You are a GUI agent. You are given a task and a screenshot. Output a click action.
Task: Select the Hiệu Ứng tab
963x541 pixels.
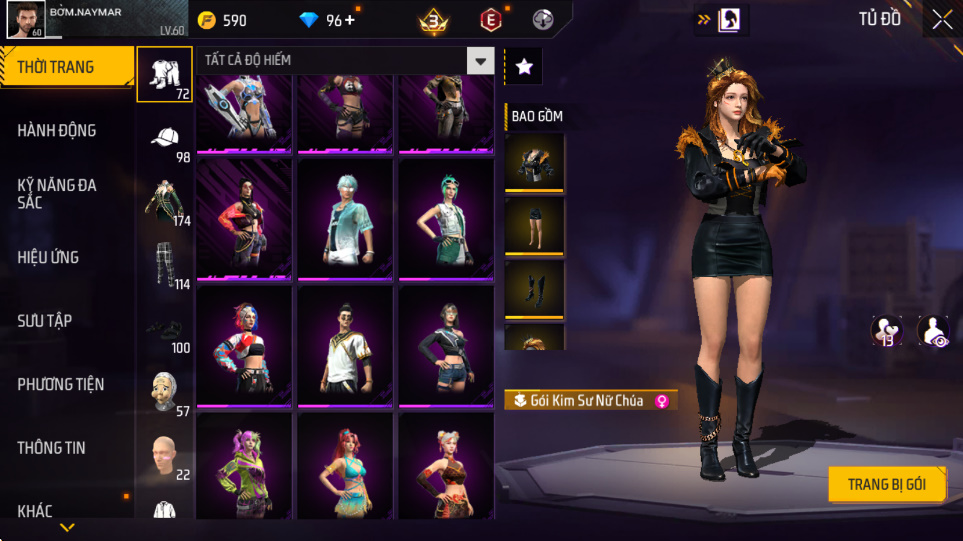(x=48, y=257)
